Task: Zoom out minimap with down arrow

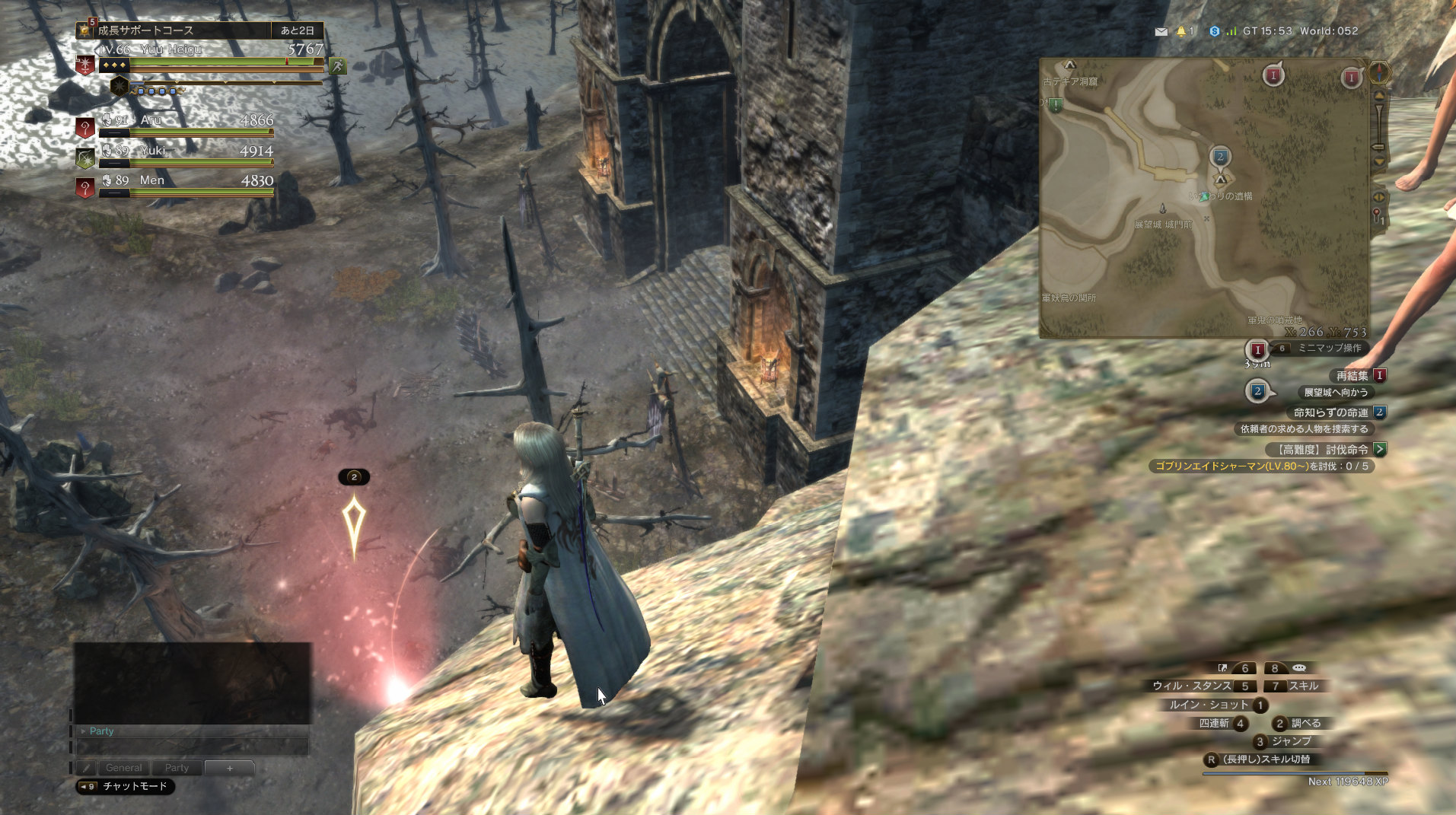Action: tap(1378, 162)
